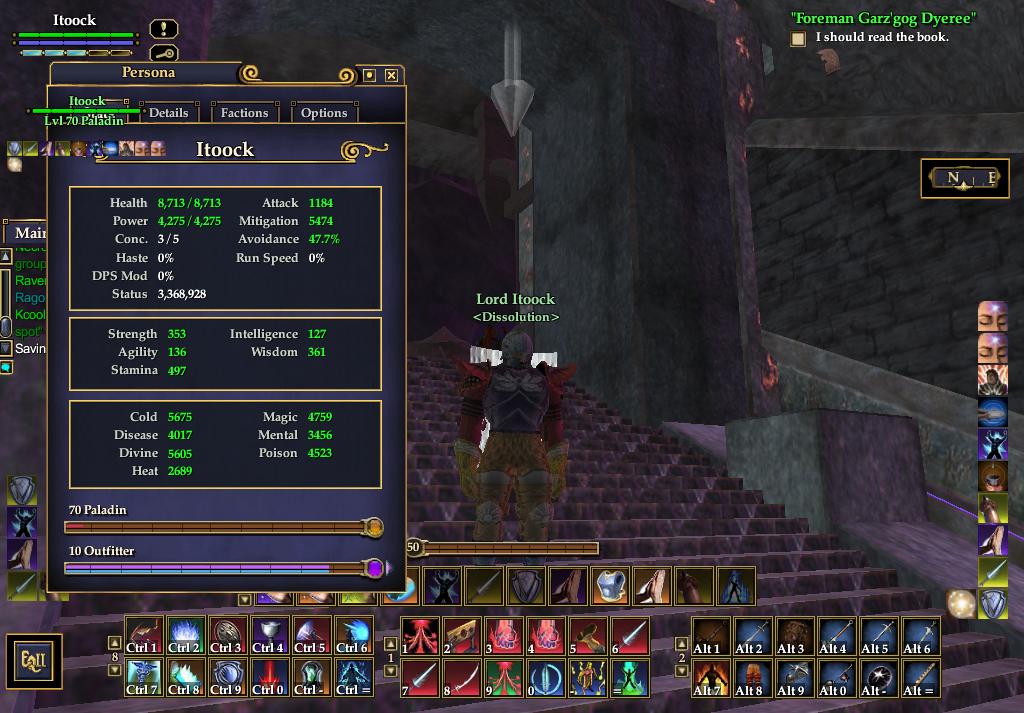Open the Main chat tab

[30, 233]
